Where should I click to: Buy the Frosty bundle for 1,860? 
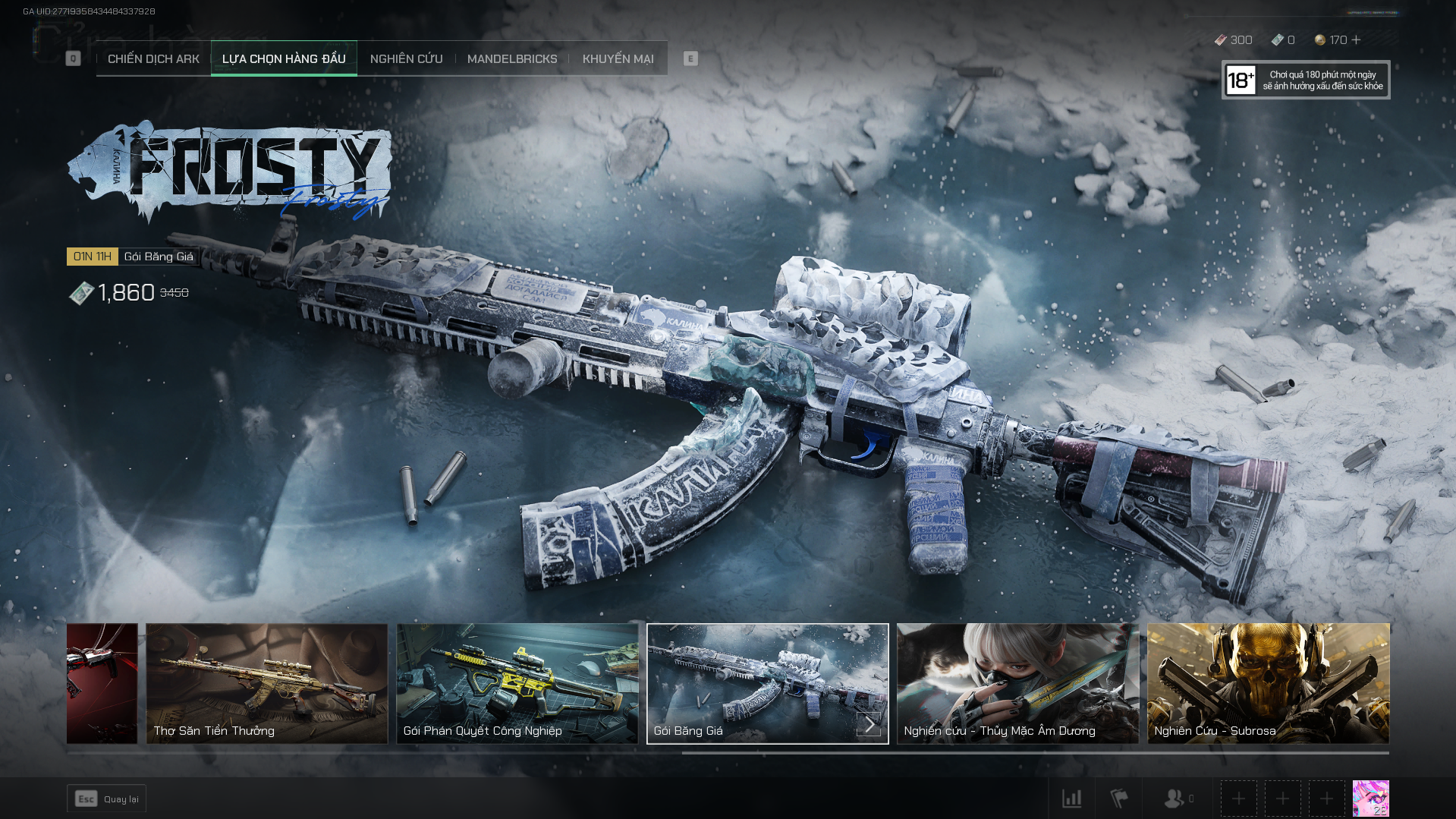[127, 293]
